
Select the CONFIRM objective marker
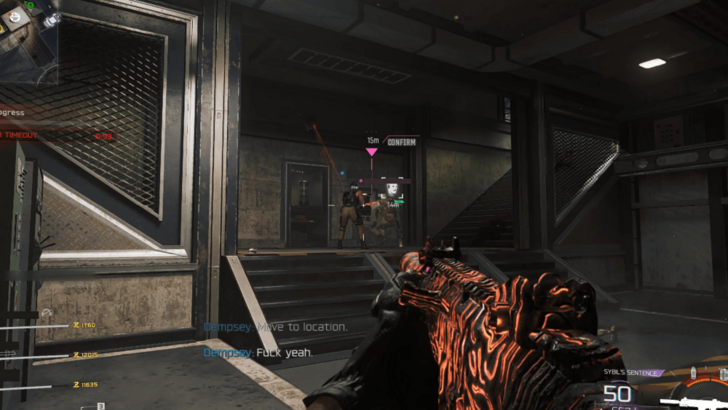tap(401, 143)
